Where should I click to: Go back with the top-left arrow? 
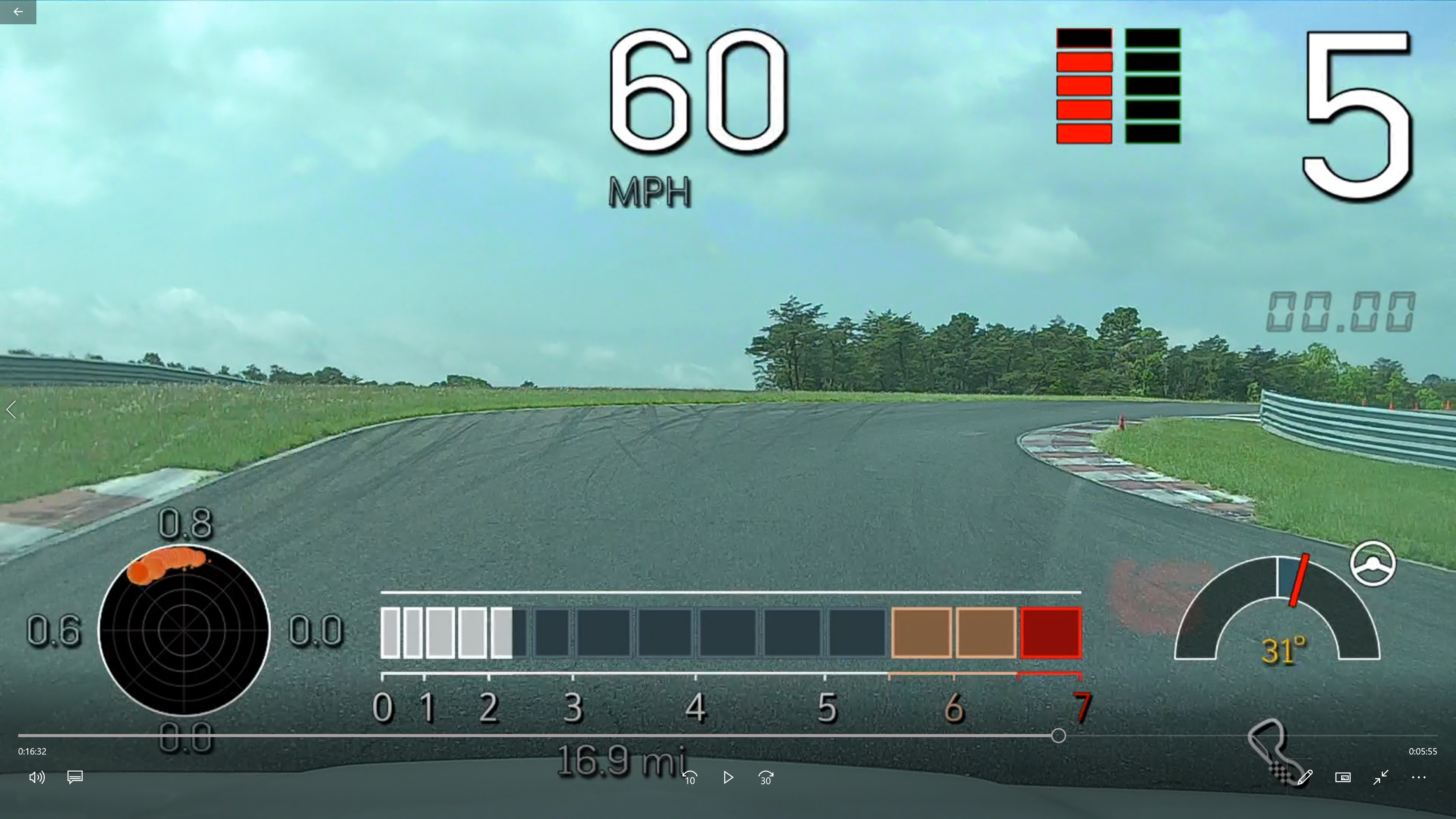(x=18, y=11)
